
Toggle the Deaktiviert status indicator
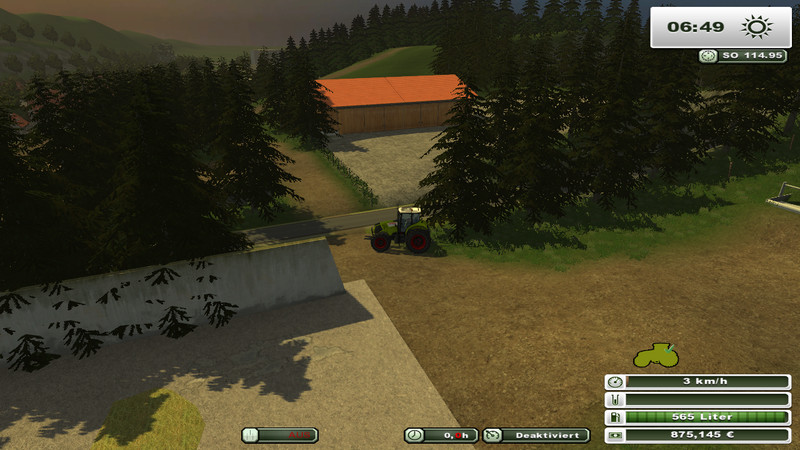536,435
